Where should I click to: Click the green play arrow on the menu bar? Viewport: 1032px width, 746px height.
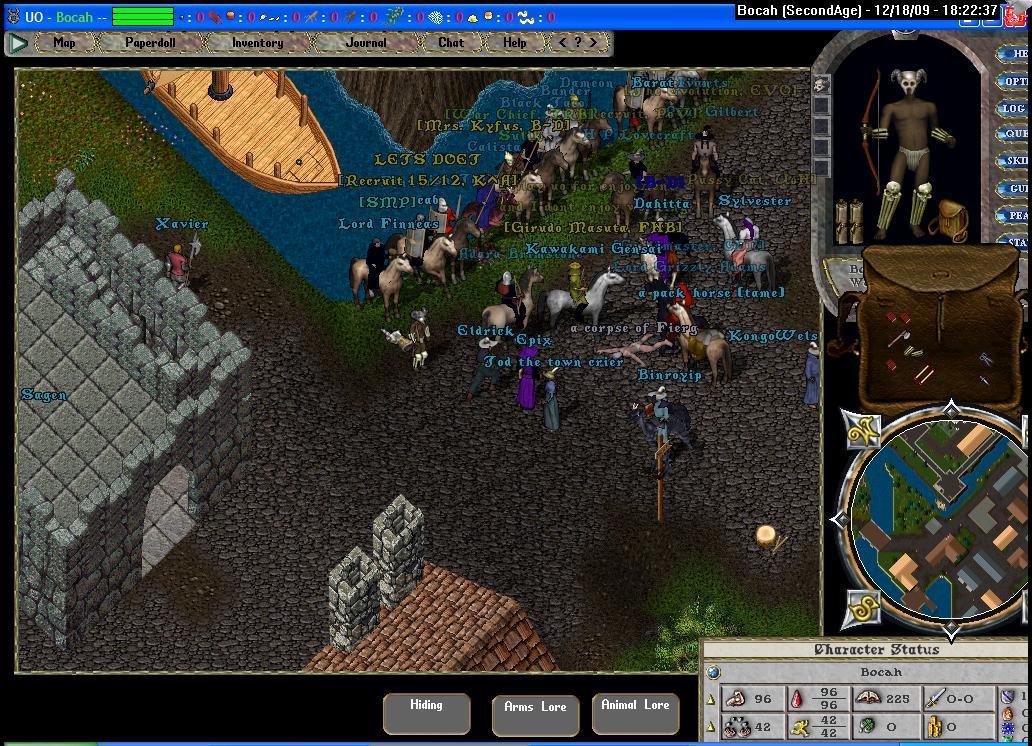pos(18,43)
